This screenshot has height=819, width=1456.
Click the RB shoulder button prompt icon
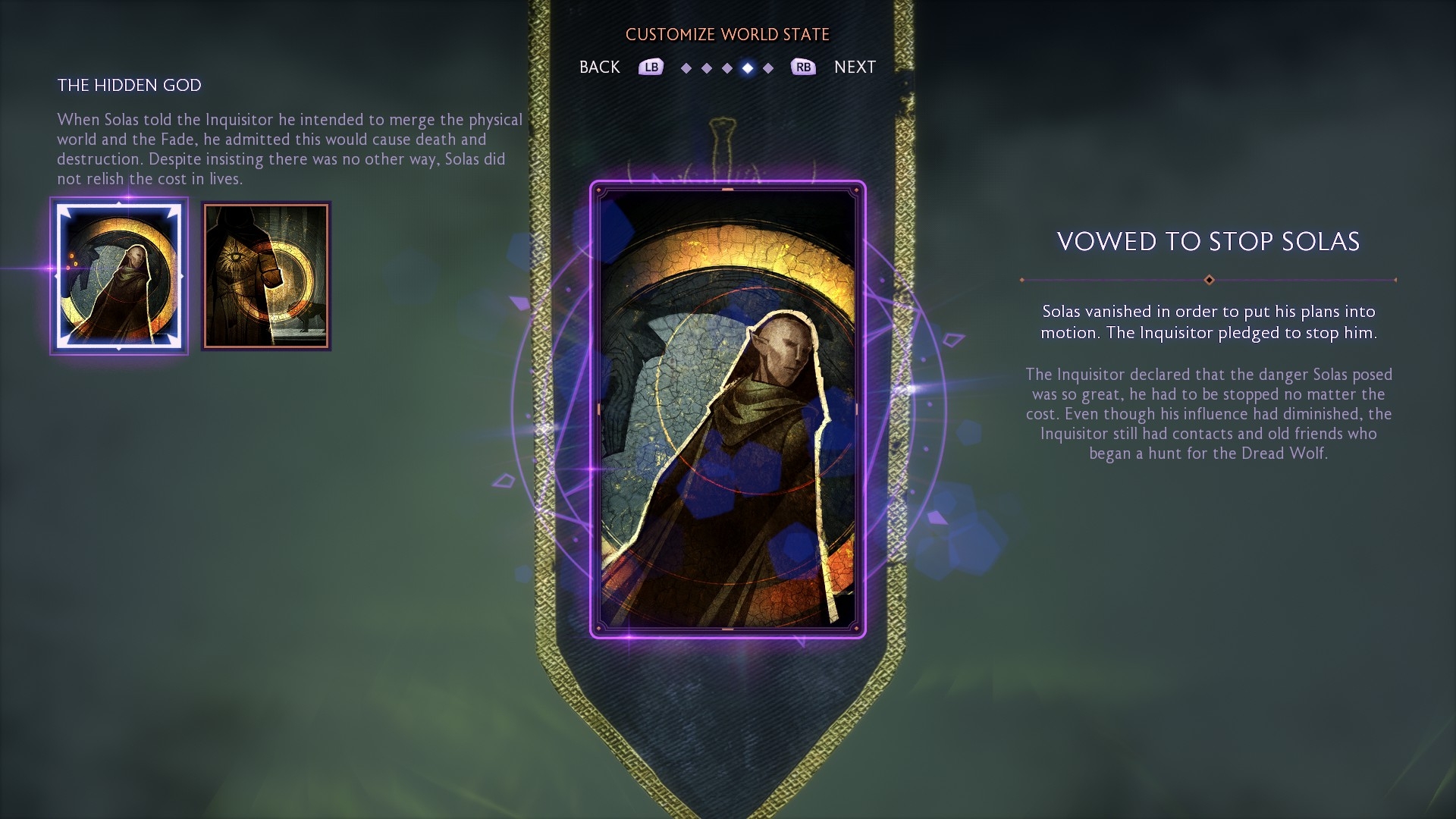(x=805, y=67)
